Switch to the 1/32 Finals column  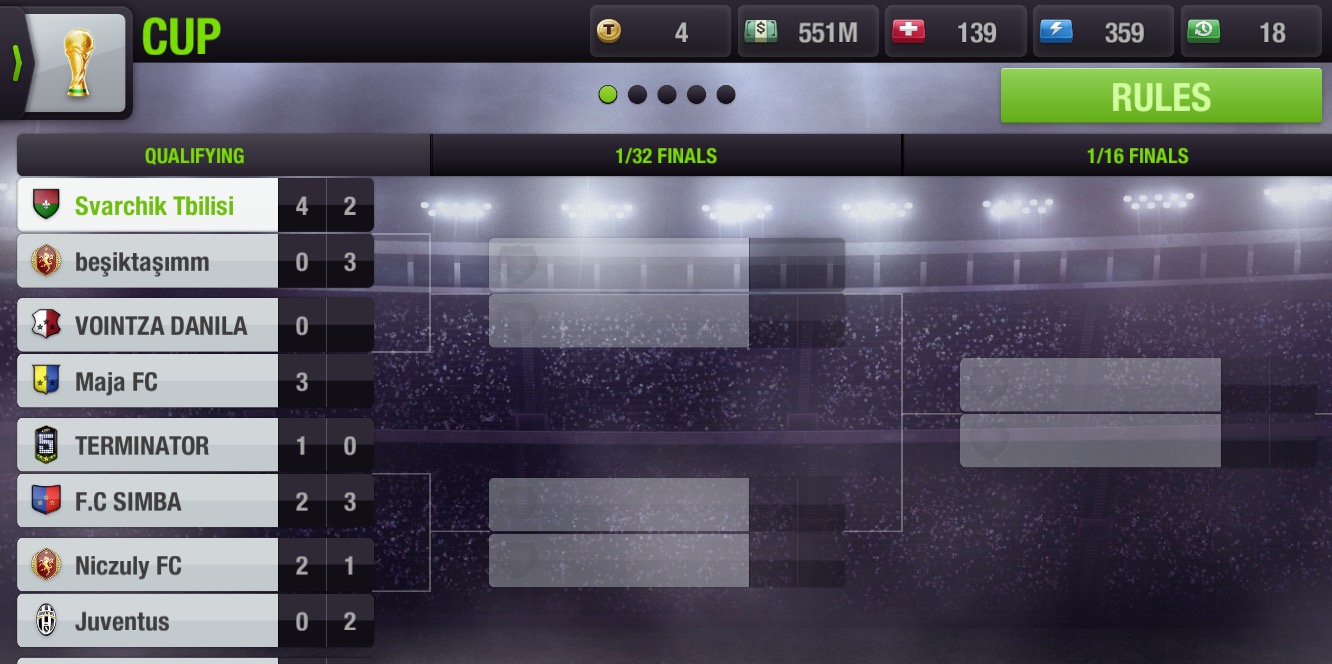click(666, 156)
